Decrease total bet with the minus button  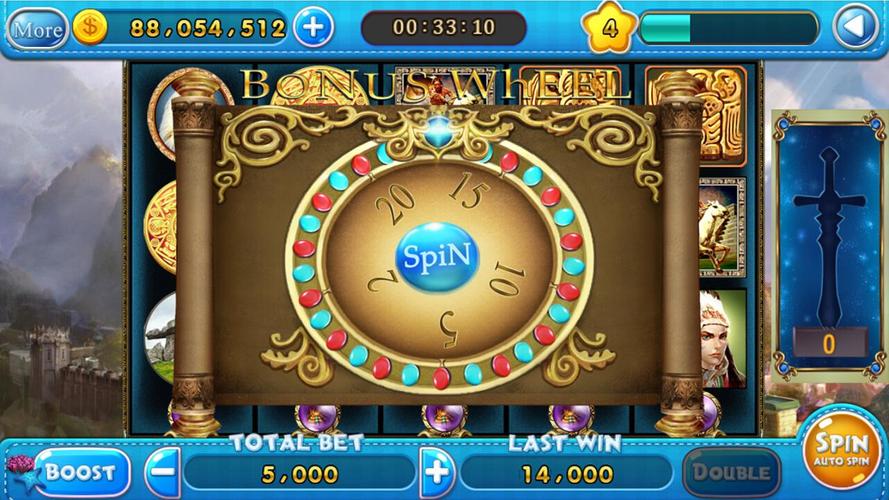163,470
